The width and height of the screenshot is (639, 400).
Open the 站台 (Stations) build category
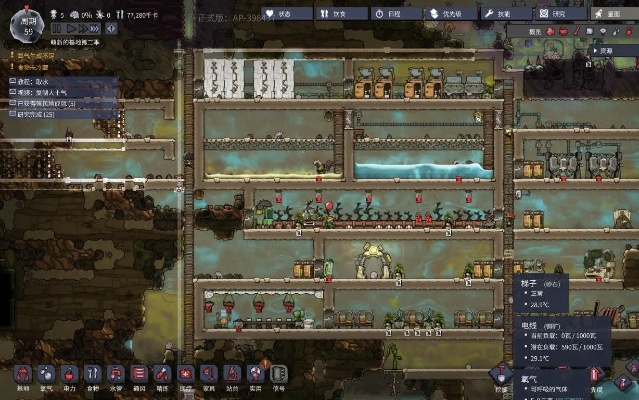point(232,376)
